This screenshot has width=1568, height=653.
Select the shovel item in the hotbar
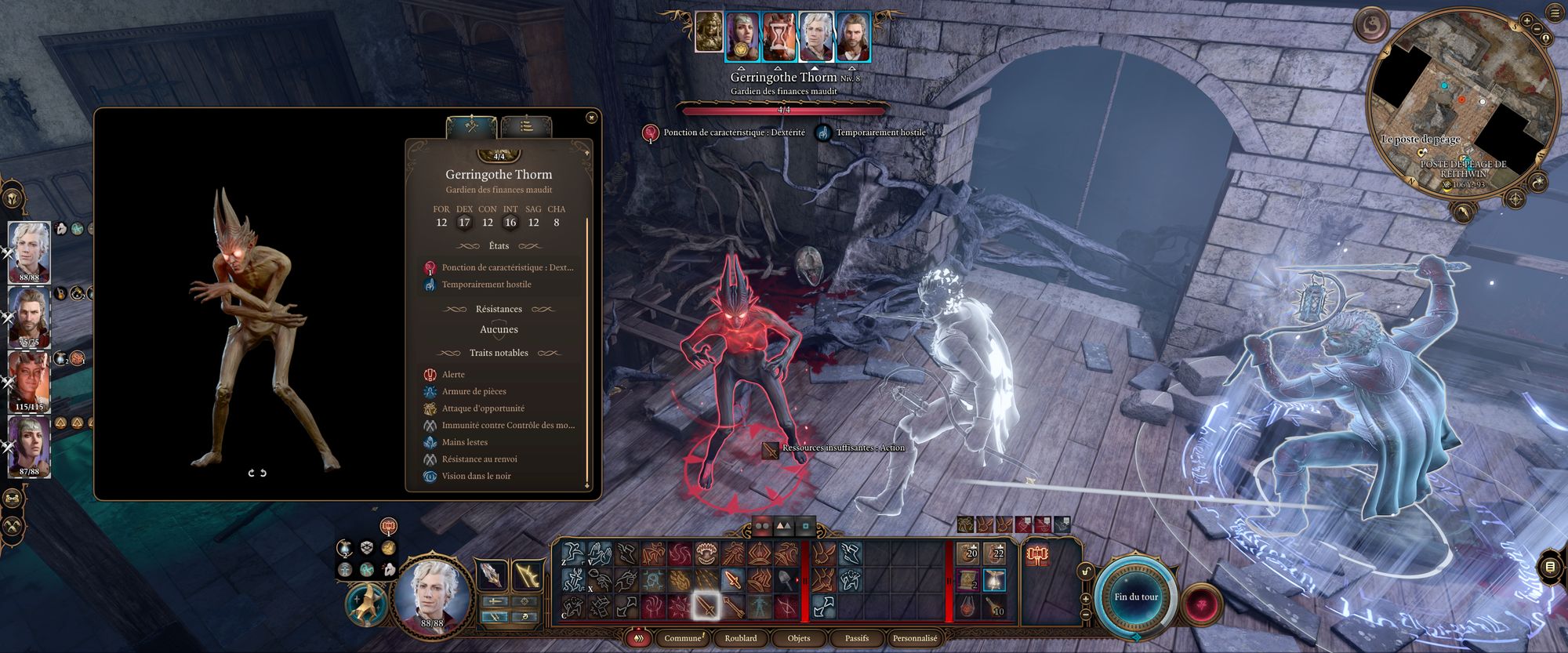(x=785, y=581)
